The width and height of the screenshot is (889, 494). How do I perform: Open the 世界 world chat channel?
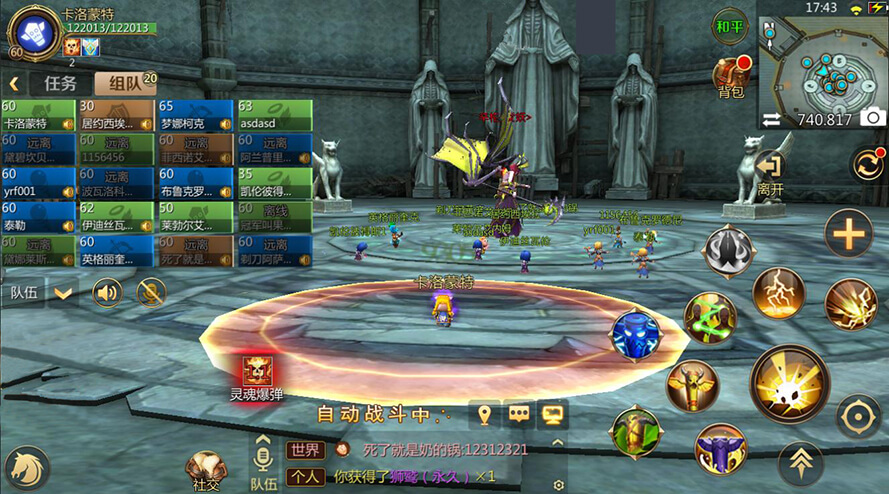pyautogui.click(x=305, y=450)
